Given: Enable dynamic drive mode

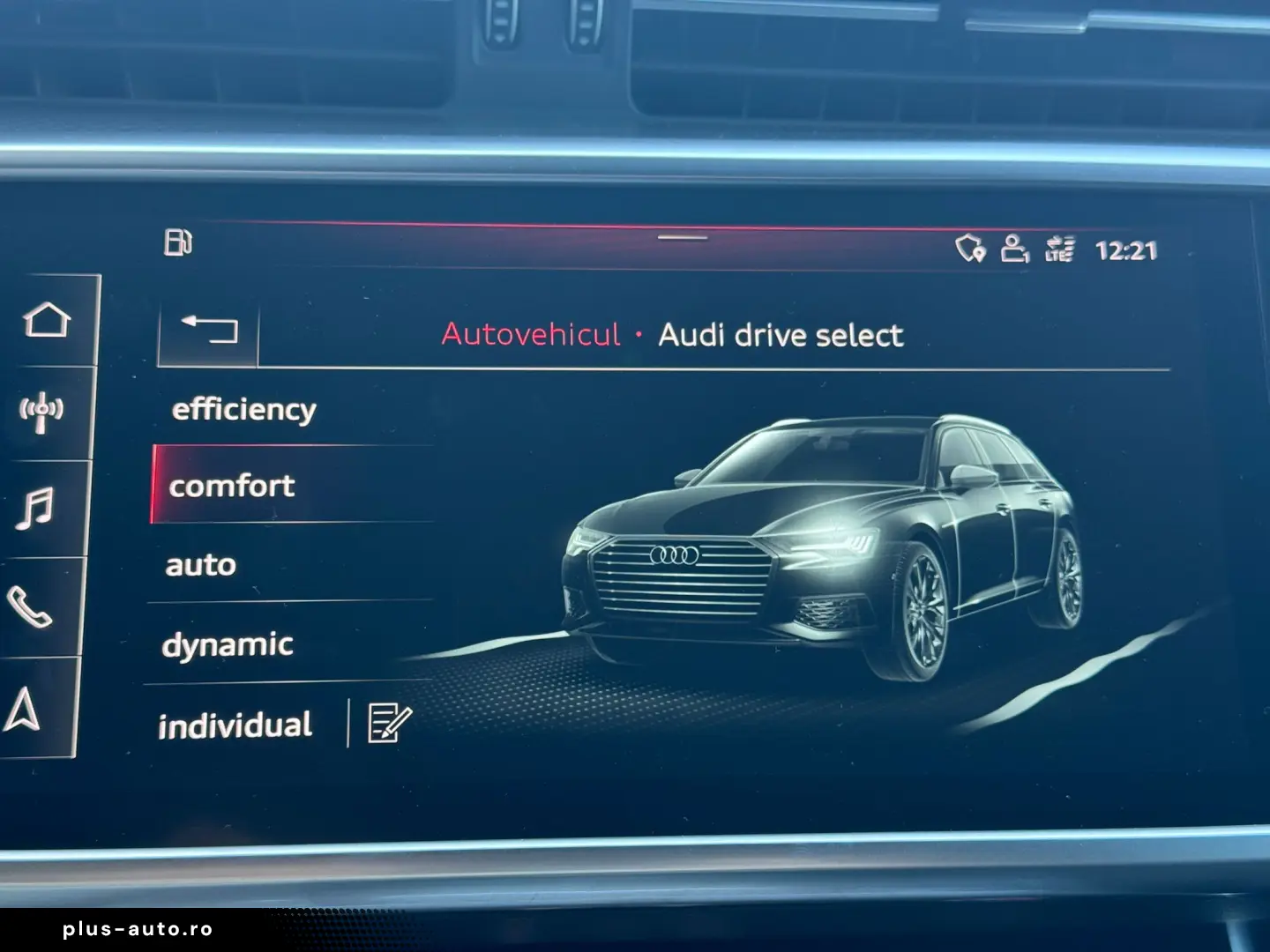Looking at the screenshot, I should coord(228,643).
